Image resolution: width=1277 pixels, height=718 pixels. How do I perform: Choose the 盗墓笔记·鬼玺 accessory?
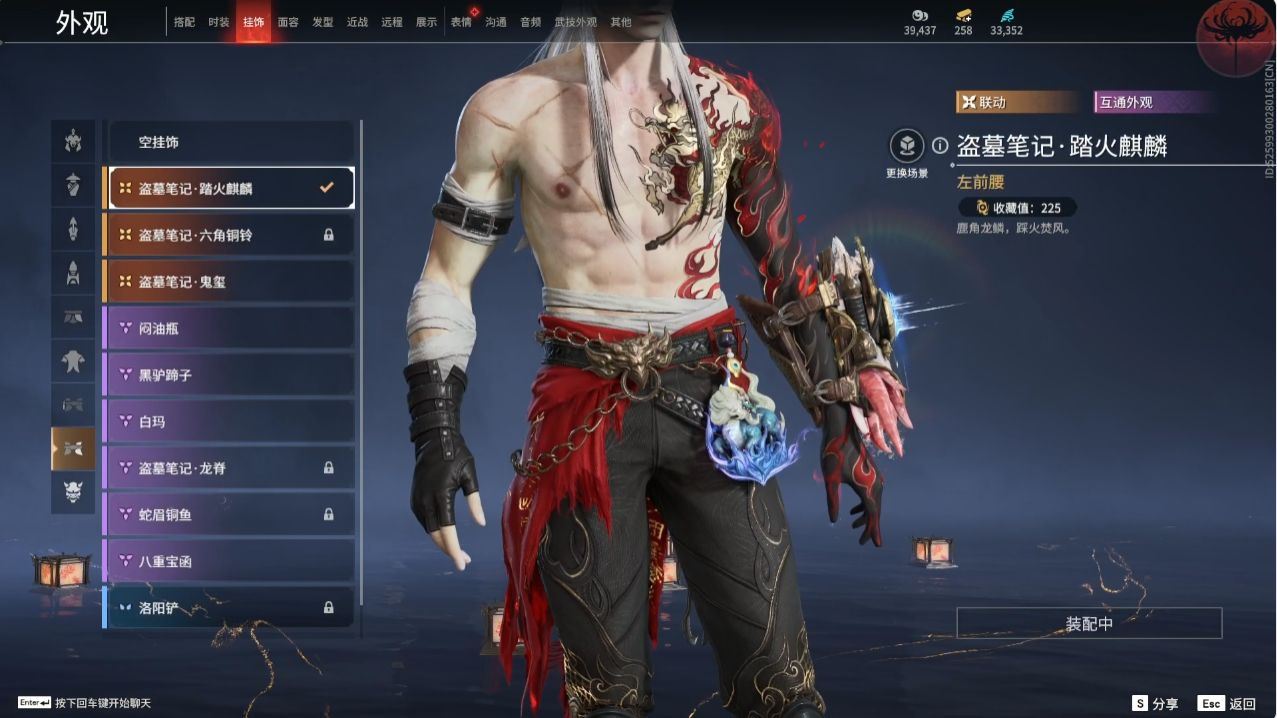tap(230, 282)
